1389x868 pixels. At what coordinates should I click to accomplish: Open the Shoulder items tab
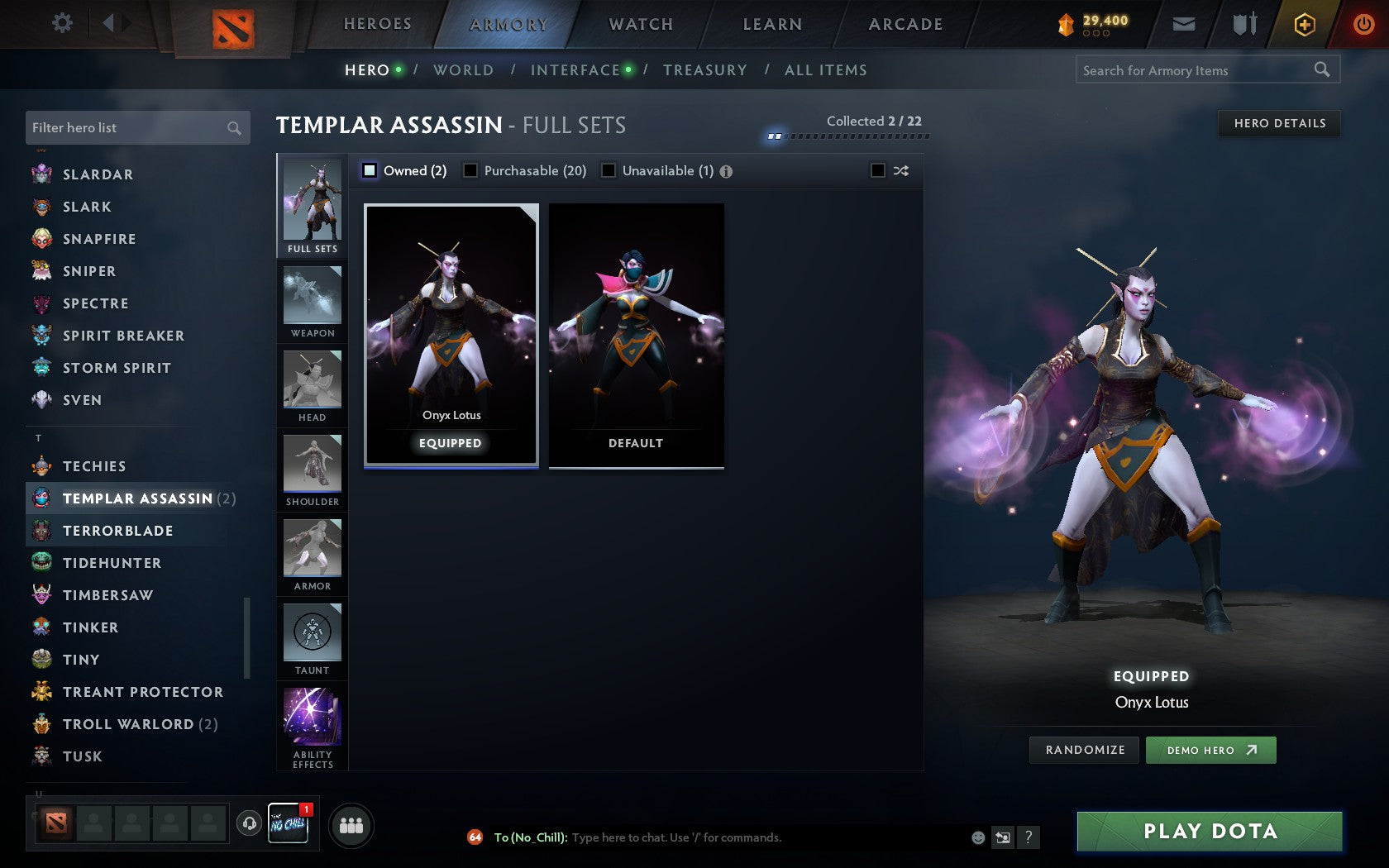click(x=312, y=471)
